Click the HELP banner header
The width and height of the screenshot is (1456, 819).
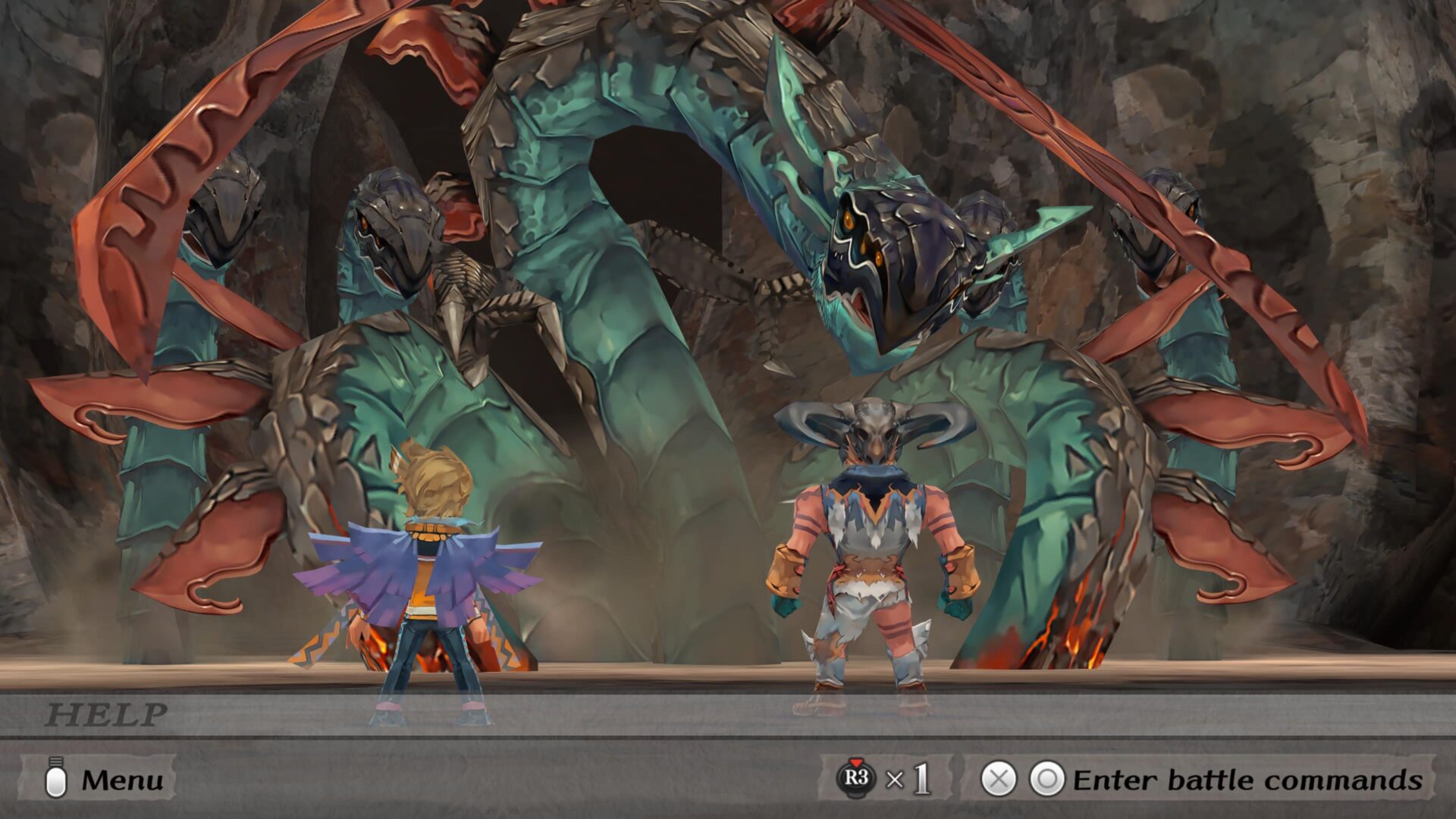[x=106, y=714]
